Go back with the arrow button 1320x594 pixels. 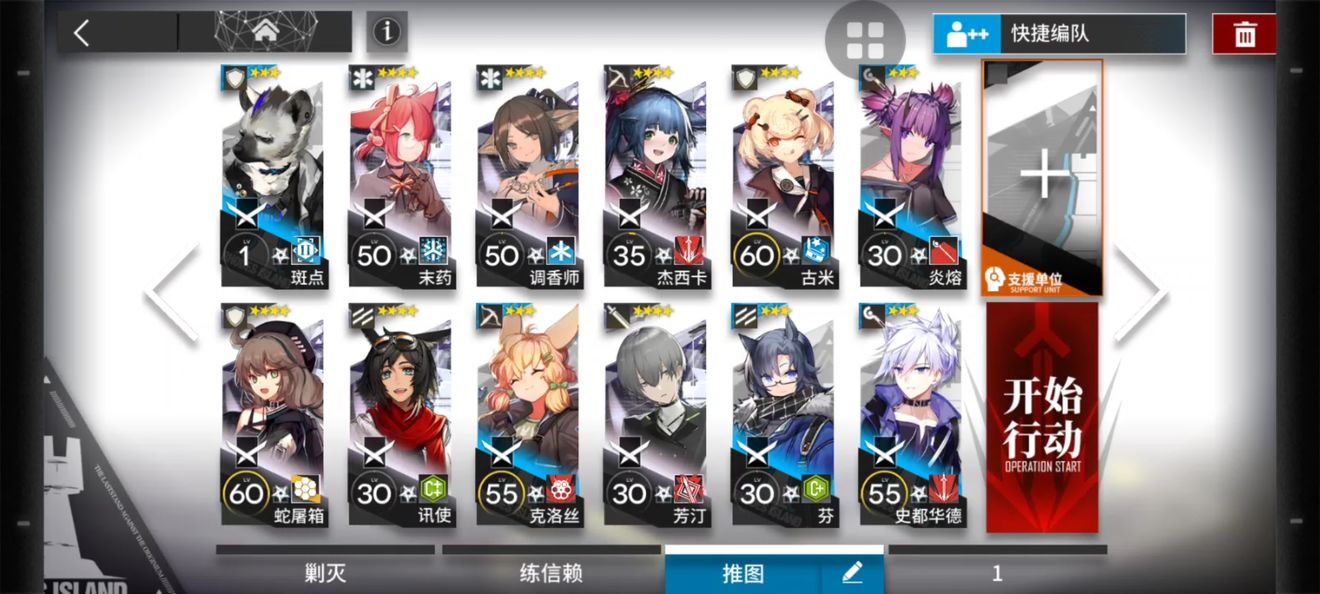pyautogui.click(x=82, y=32)
